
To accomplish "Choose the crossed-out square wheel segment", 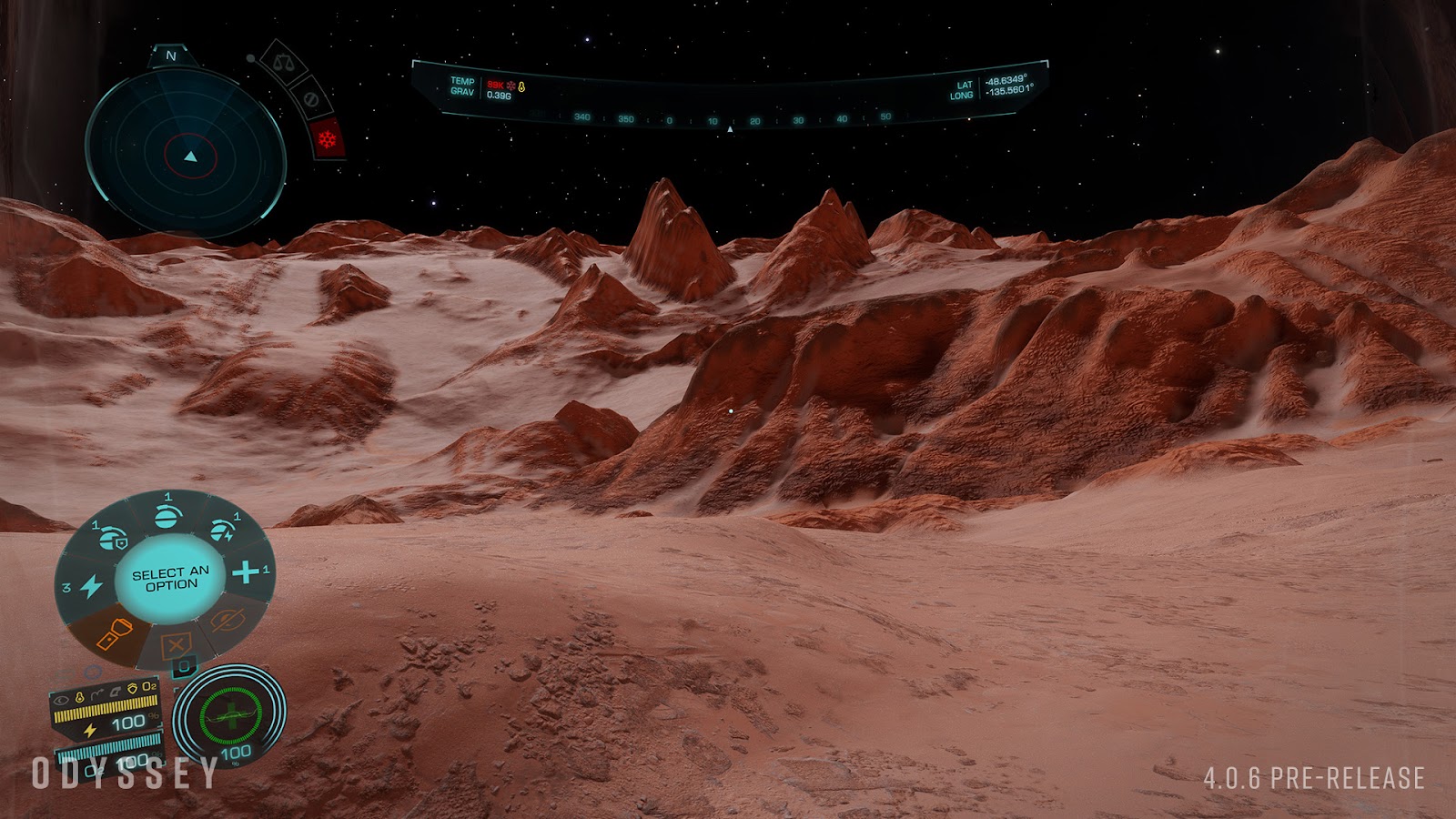I will [x=175, y=645].
